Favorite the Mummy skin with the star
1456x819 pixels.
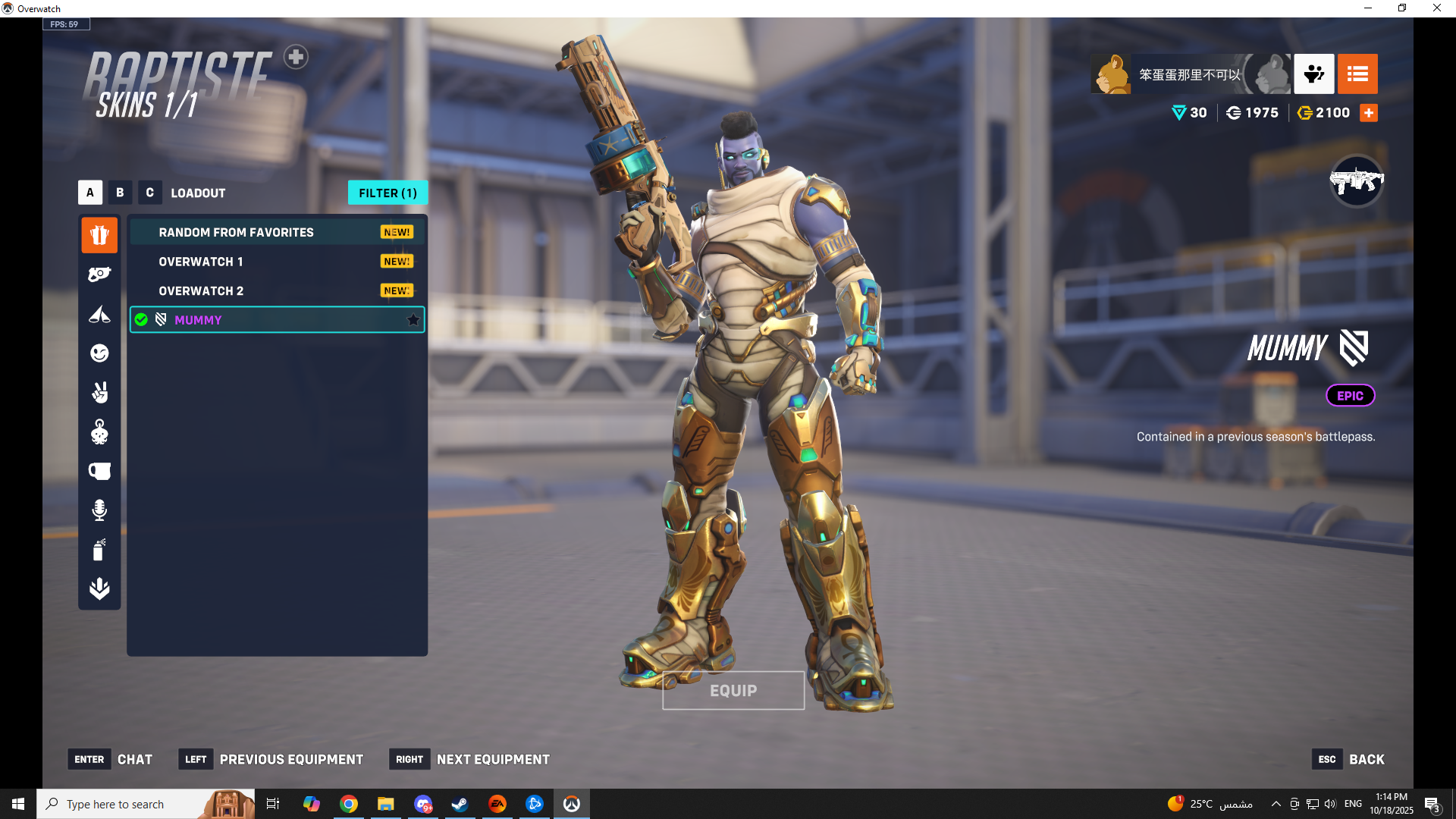(x=413, y=320)
